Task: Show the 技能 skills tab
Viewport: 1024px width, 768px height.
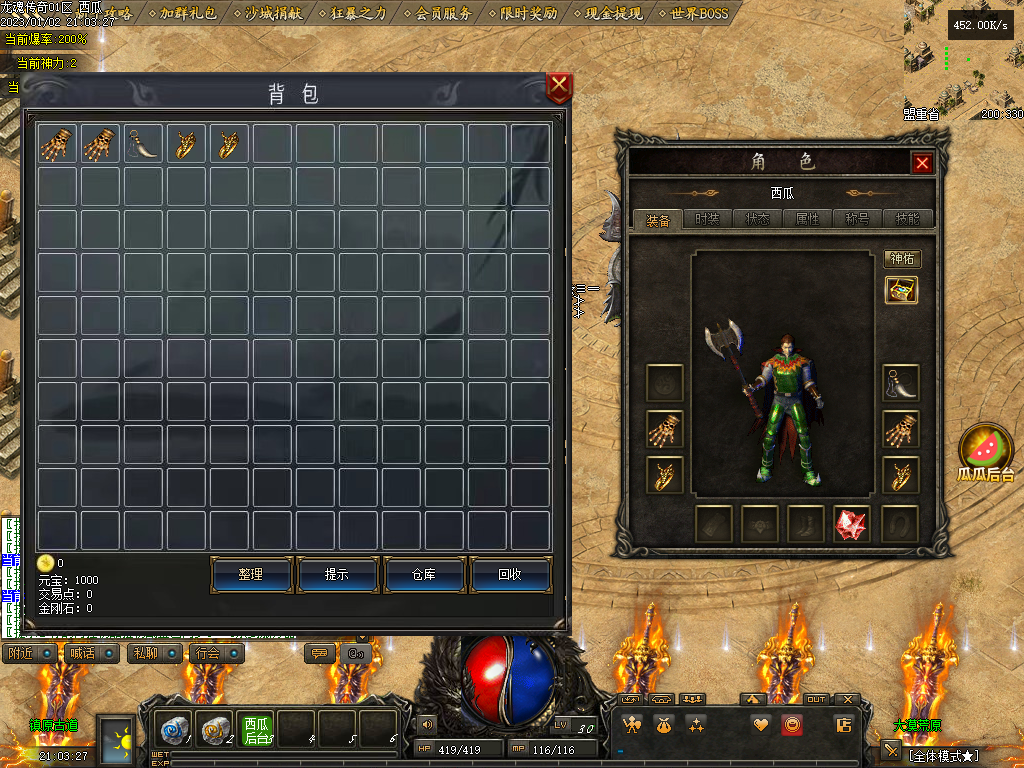Action: [908, 219]
